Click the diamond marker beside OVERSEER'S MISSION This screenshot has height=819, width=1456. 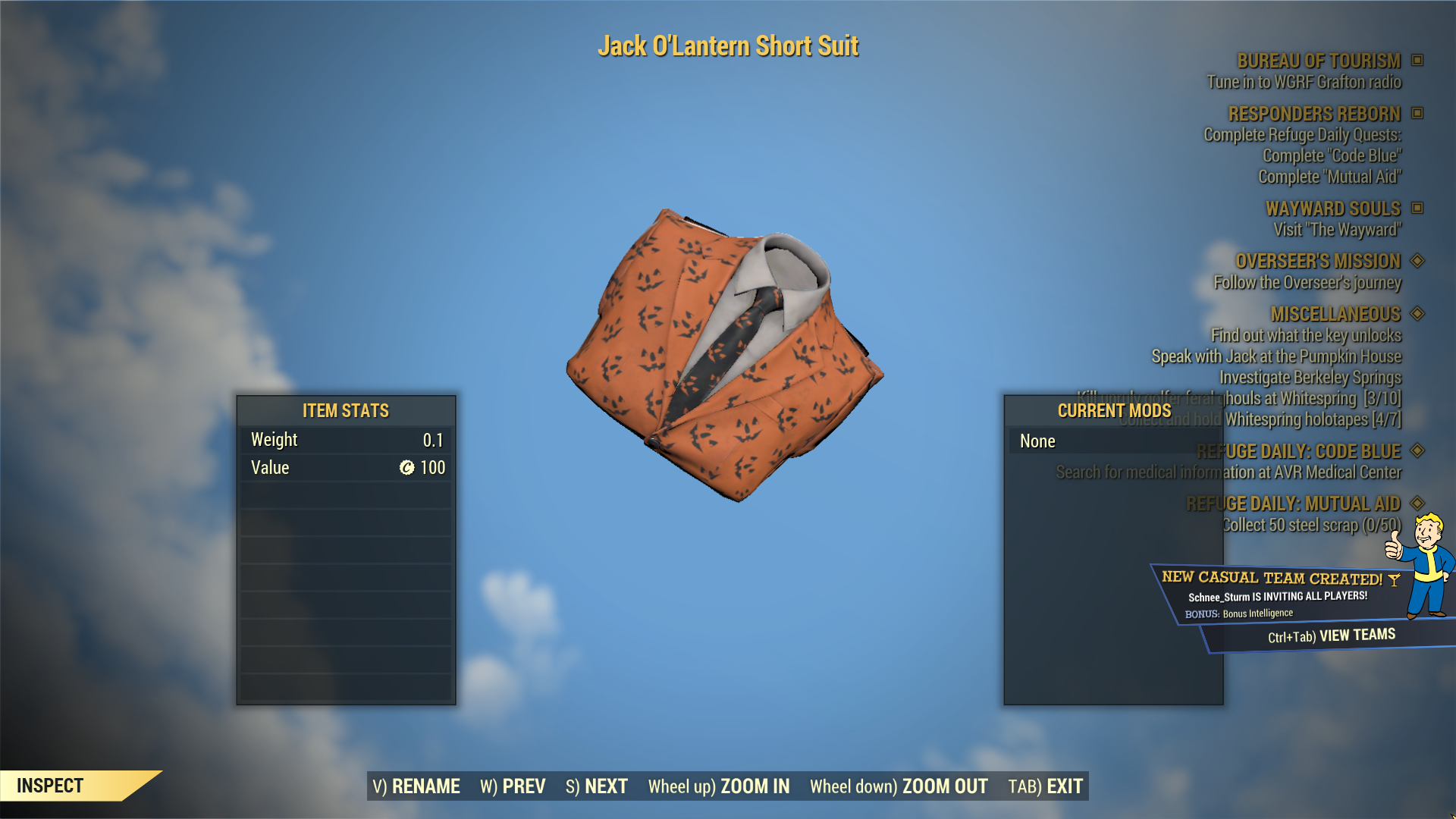coord(1417,261)
